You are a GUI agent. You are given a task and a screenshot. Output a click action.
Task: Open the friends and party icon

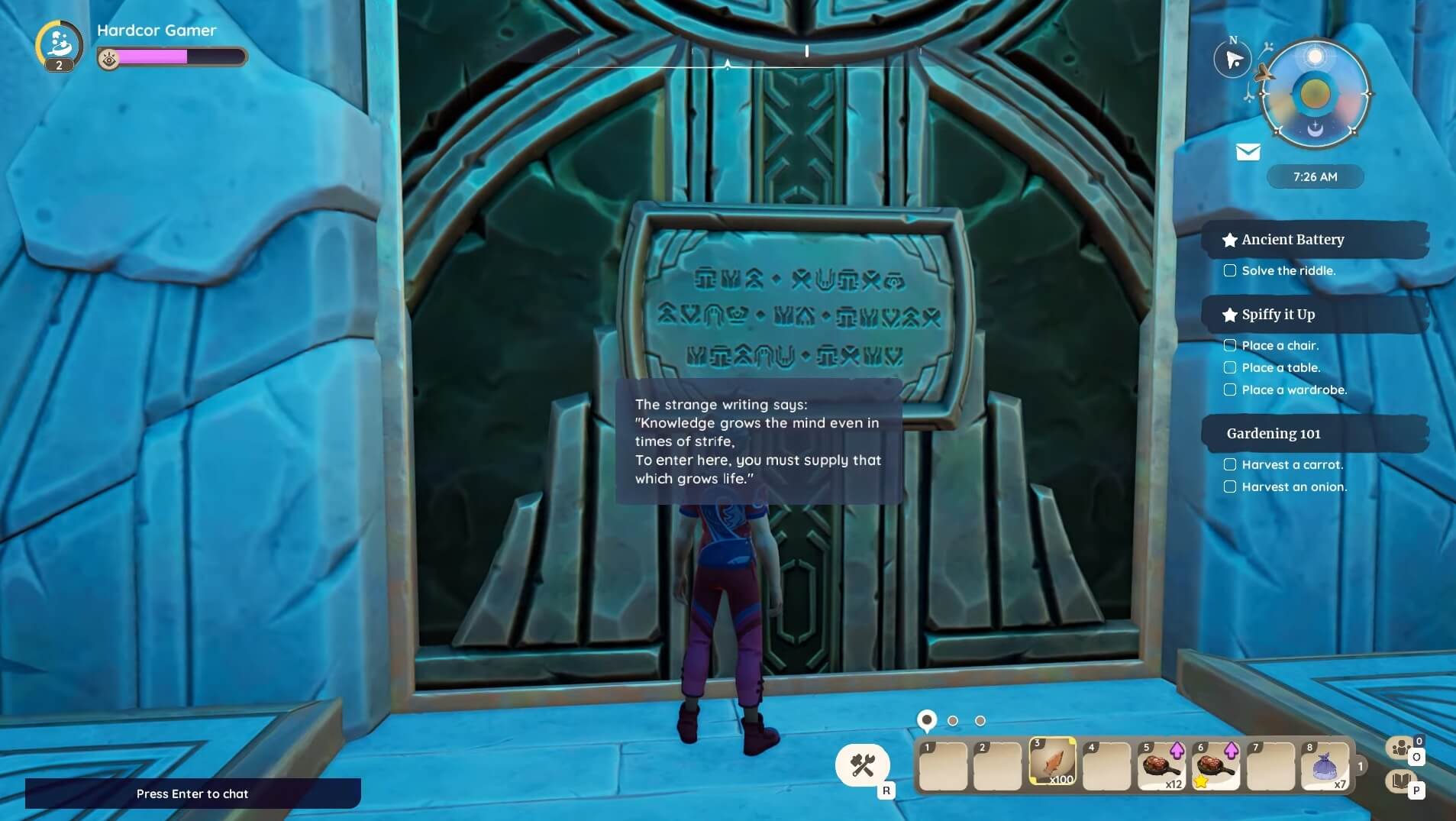coord(1400,748)
